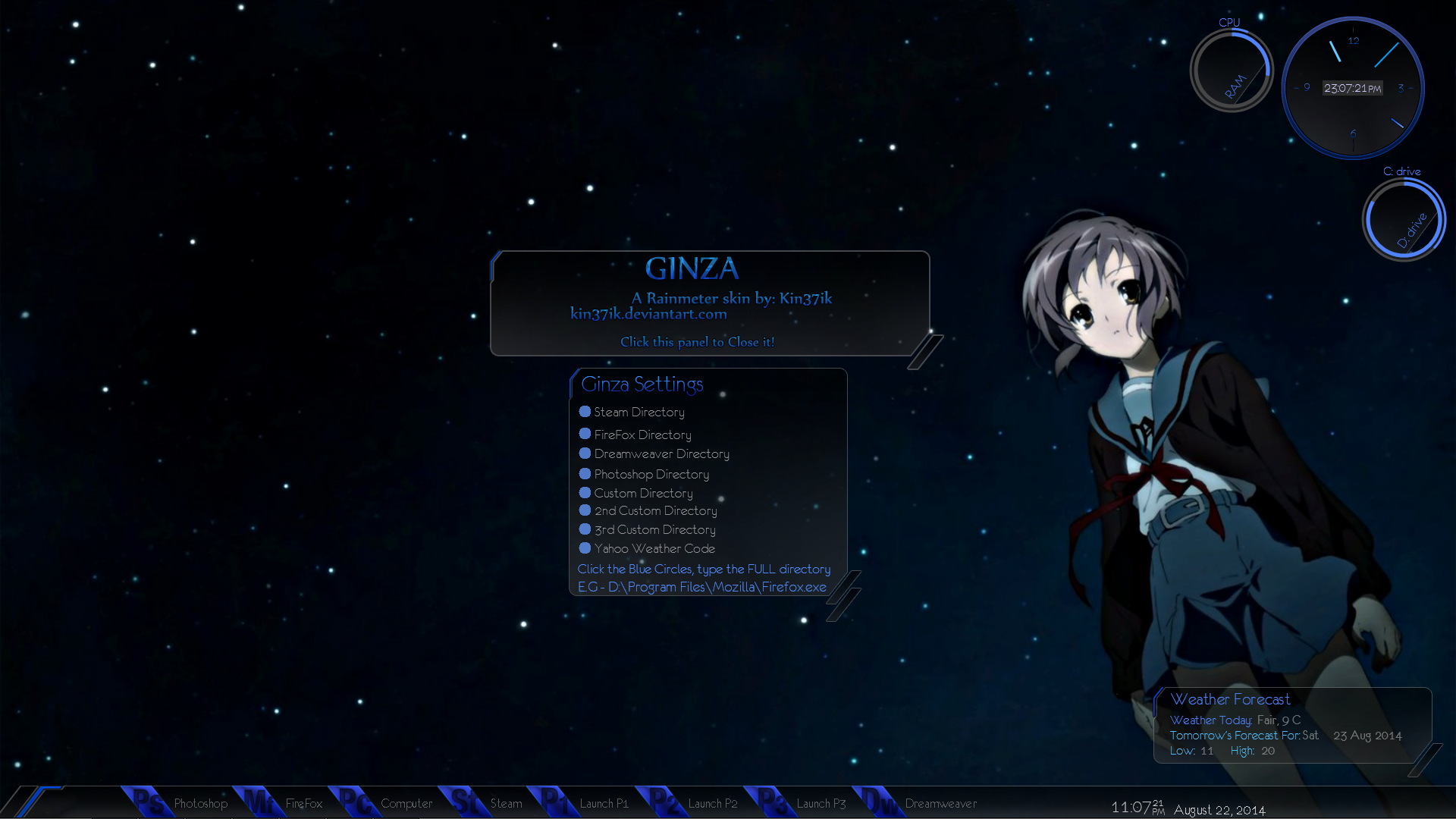The width and height of the screenshot is (1456, 819).
Task: Click the P1 launcher icon
Action: tap(555, 802)
